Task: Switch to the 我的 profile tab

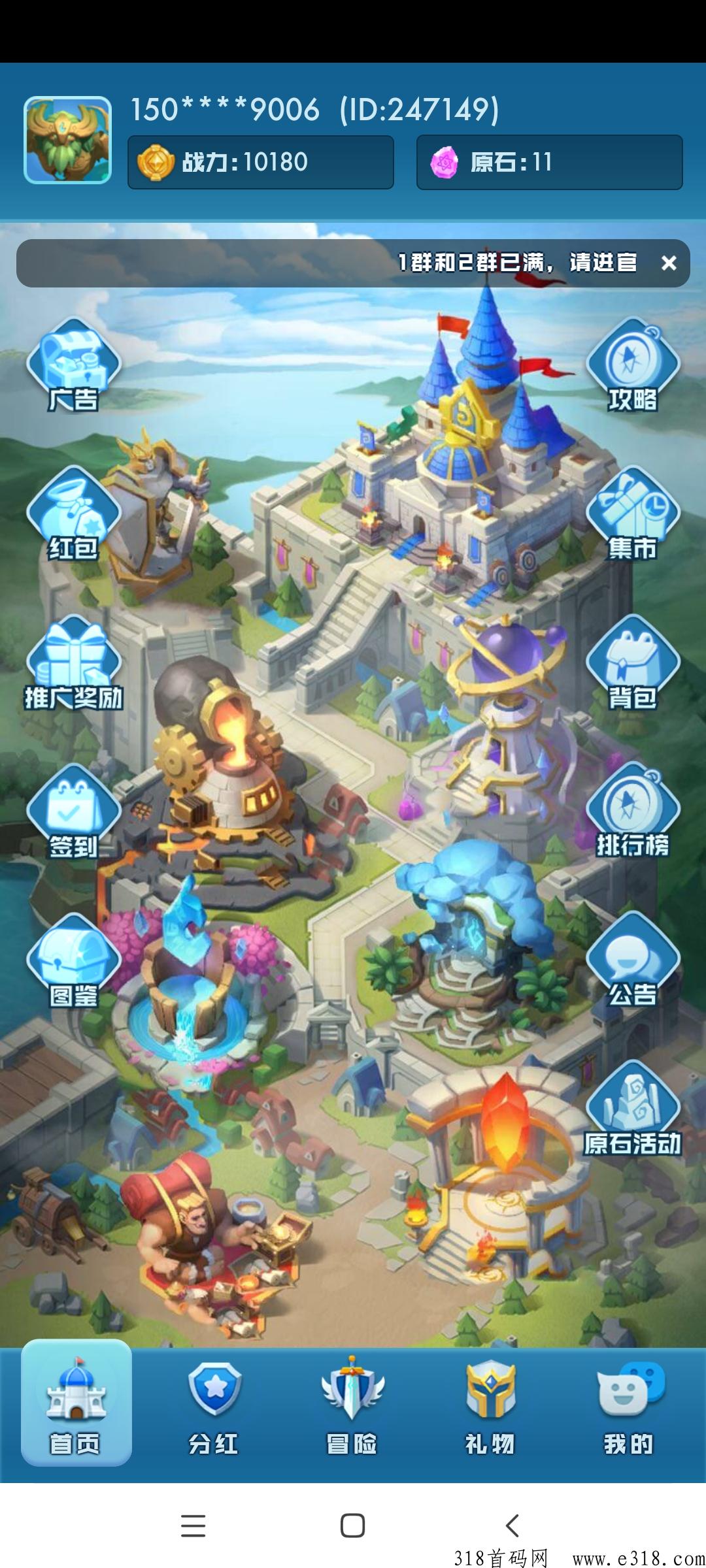Action: (629, 1403)
